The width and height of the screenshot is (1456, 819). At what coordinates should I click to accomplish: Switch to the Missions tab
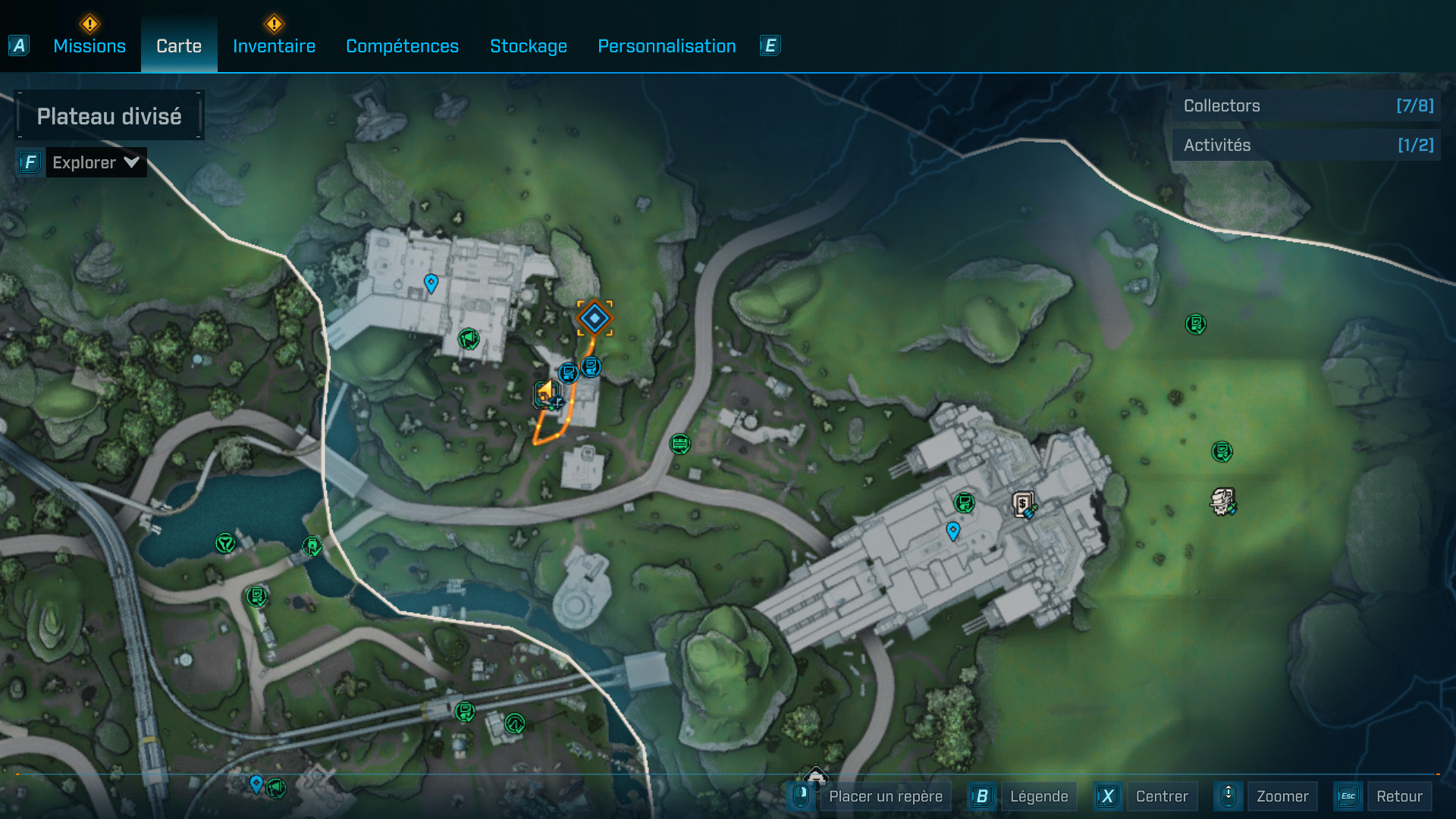click(89, 46)
